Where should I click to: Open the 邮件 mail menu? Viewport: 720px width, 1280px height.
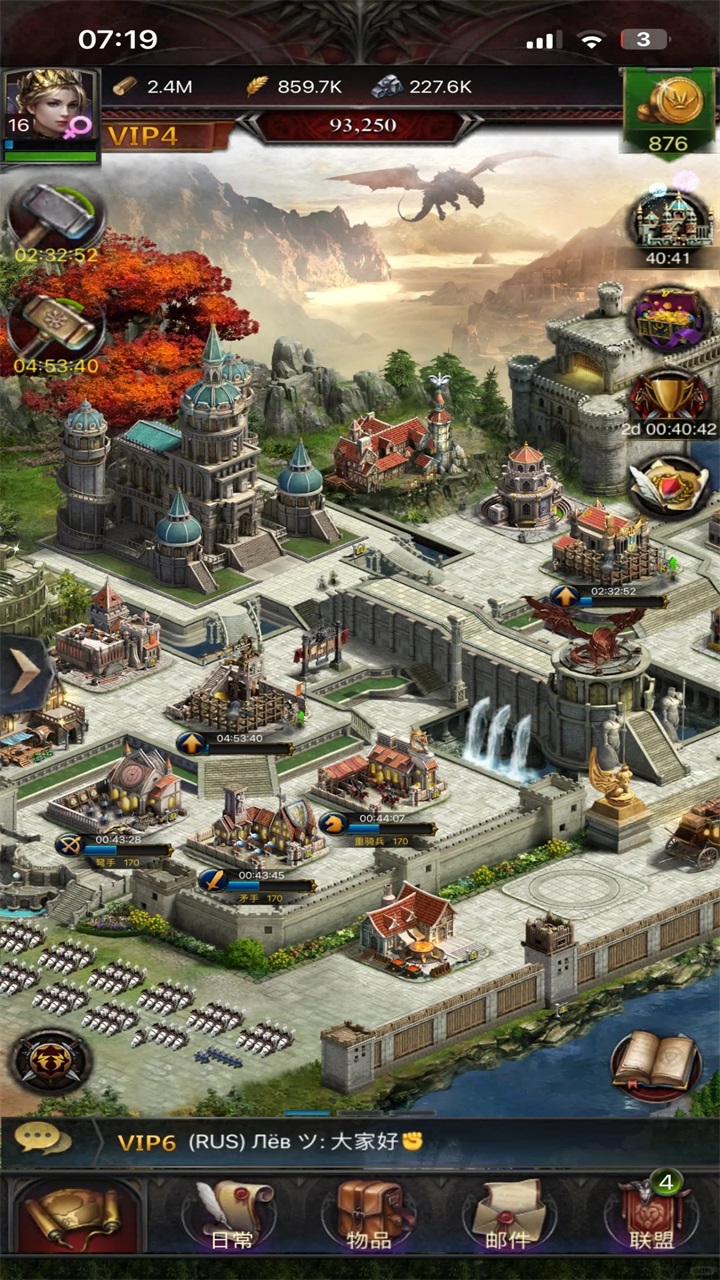508,1215
